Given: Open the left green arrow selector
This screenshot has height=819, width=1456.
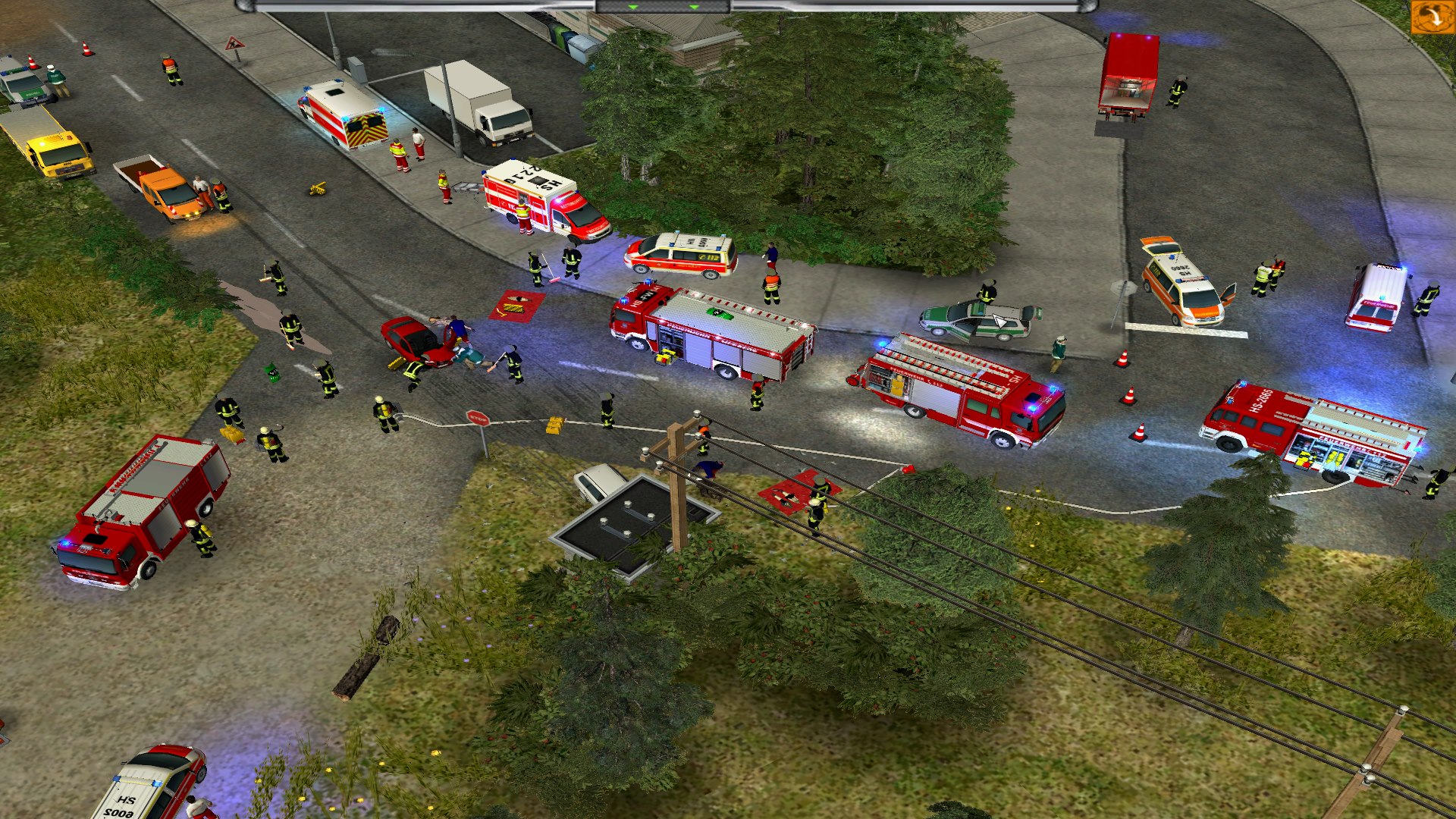Looking at the screenshot, I should click(x=632, y=6).
